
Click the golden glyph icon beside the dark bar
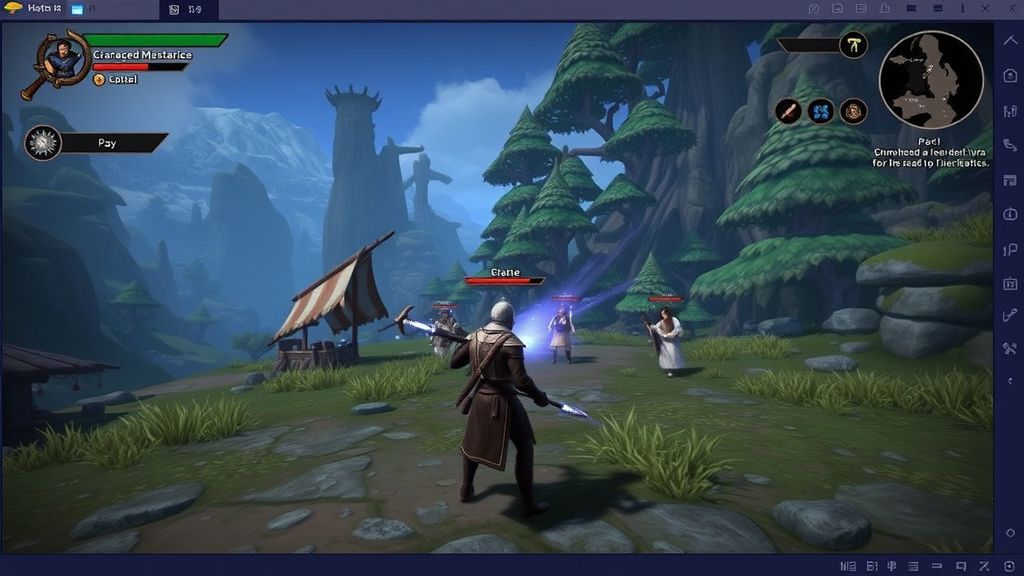[x=853, y=45]
